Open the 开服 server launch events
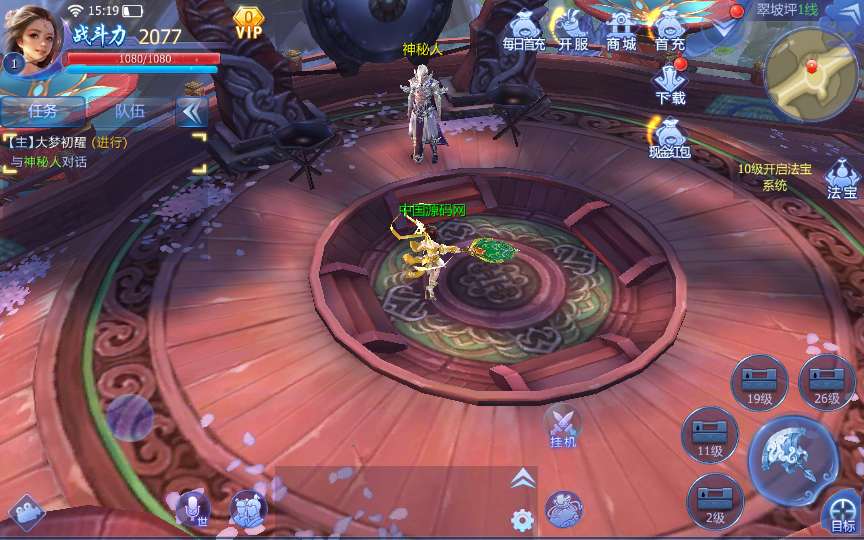The height and width of the screenshot is (540, 864). [572, 29]
